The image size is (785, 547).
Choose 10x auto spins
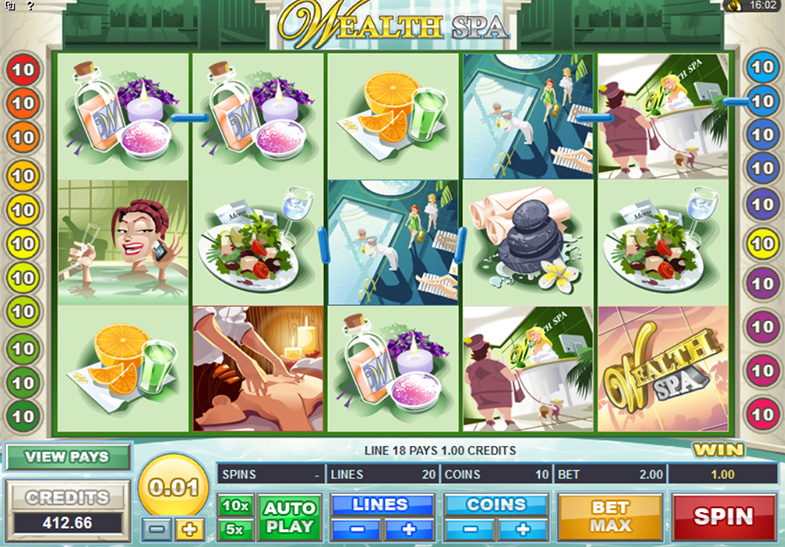tap(236, 506)
